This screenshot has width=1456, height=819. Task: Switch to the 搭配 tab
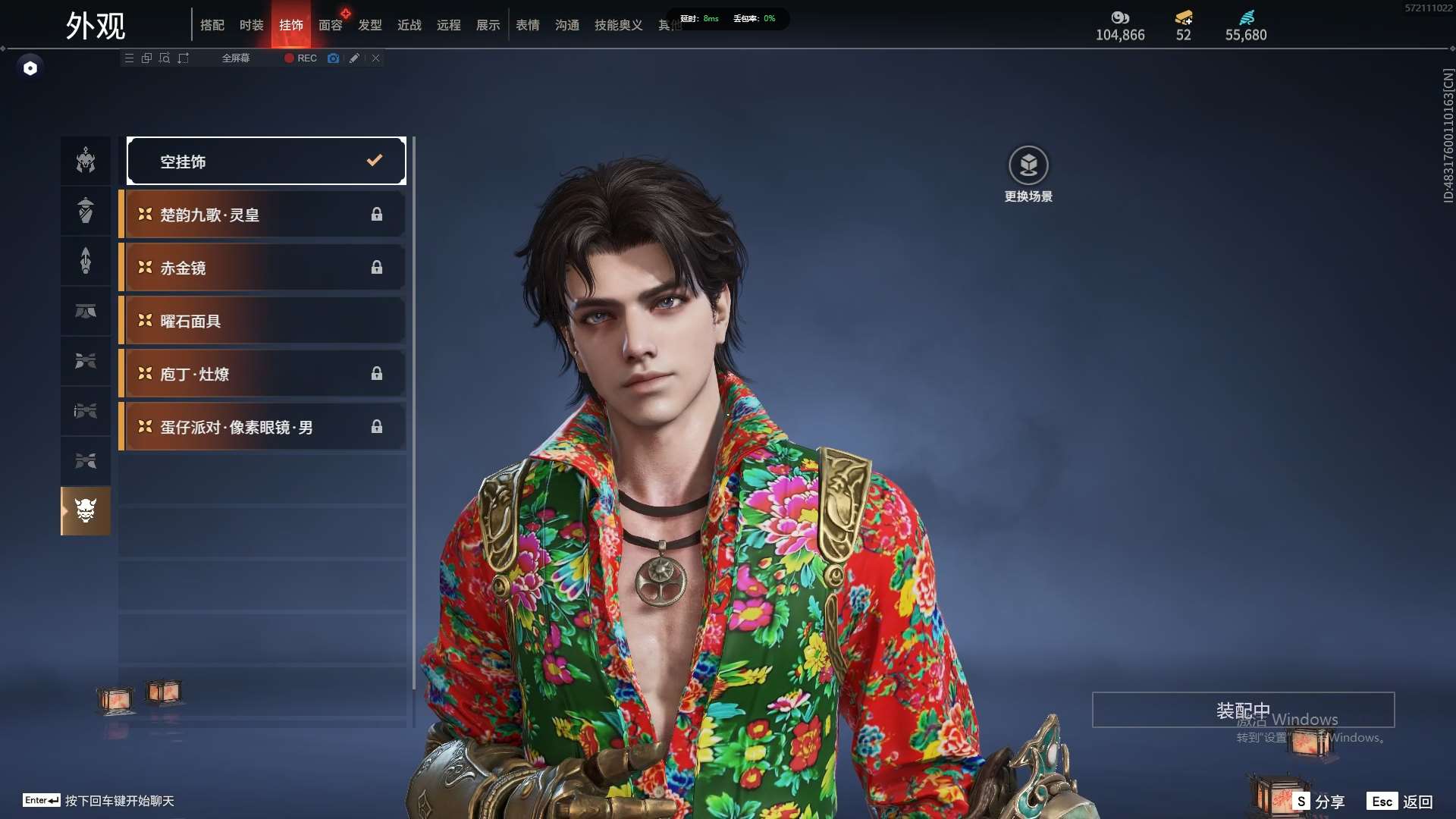(x=212, y=25)
